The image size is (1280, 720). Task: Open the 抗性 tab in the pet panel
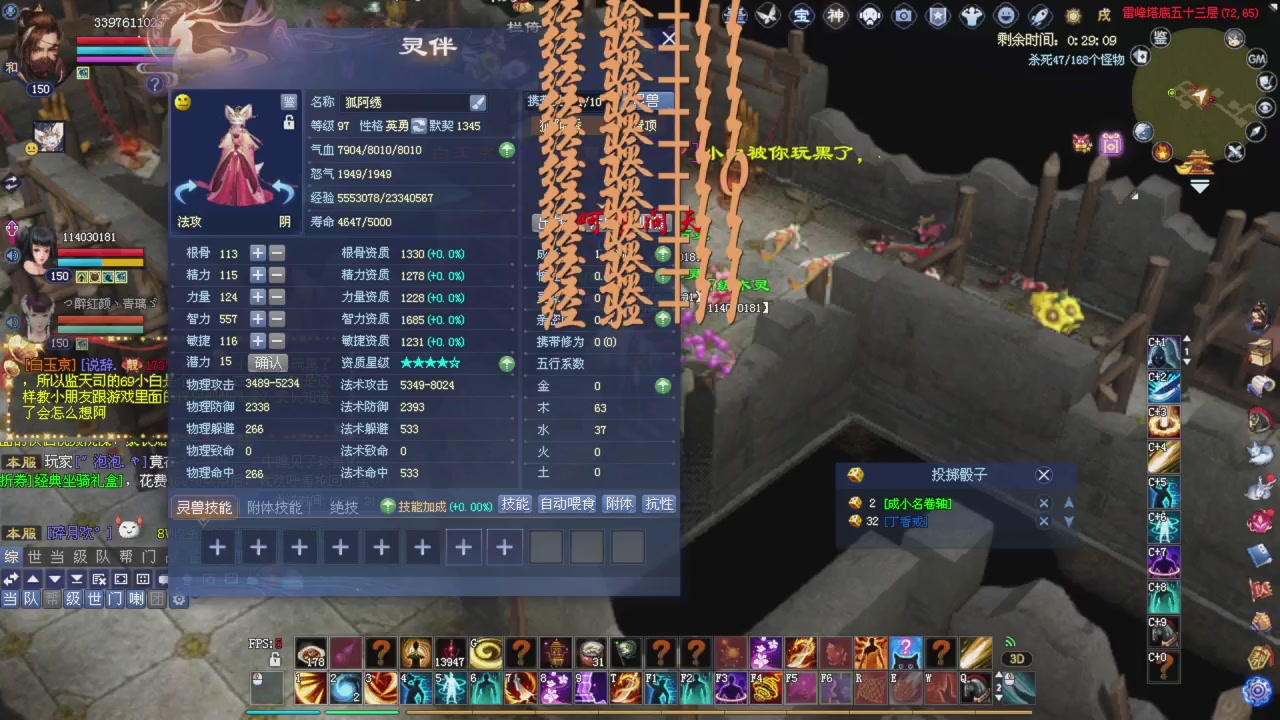click(658, 504)
